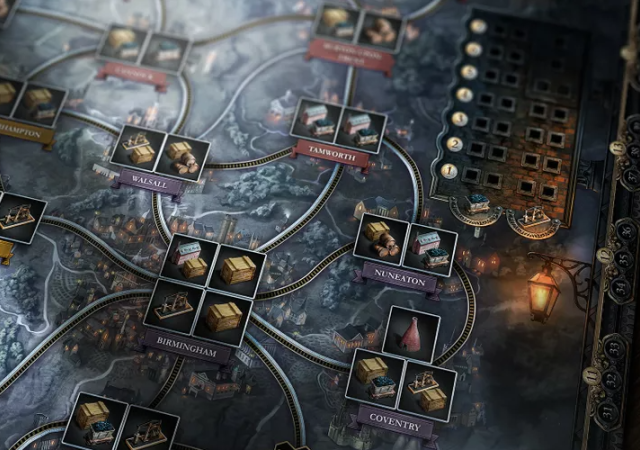The height and width of the screenshot is (450, 640).
Task: Select the pottery slot above Coventry
Action: (411, 333)
